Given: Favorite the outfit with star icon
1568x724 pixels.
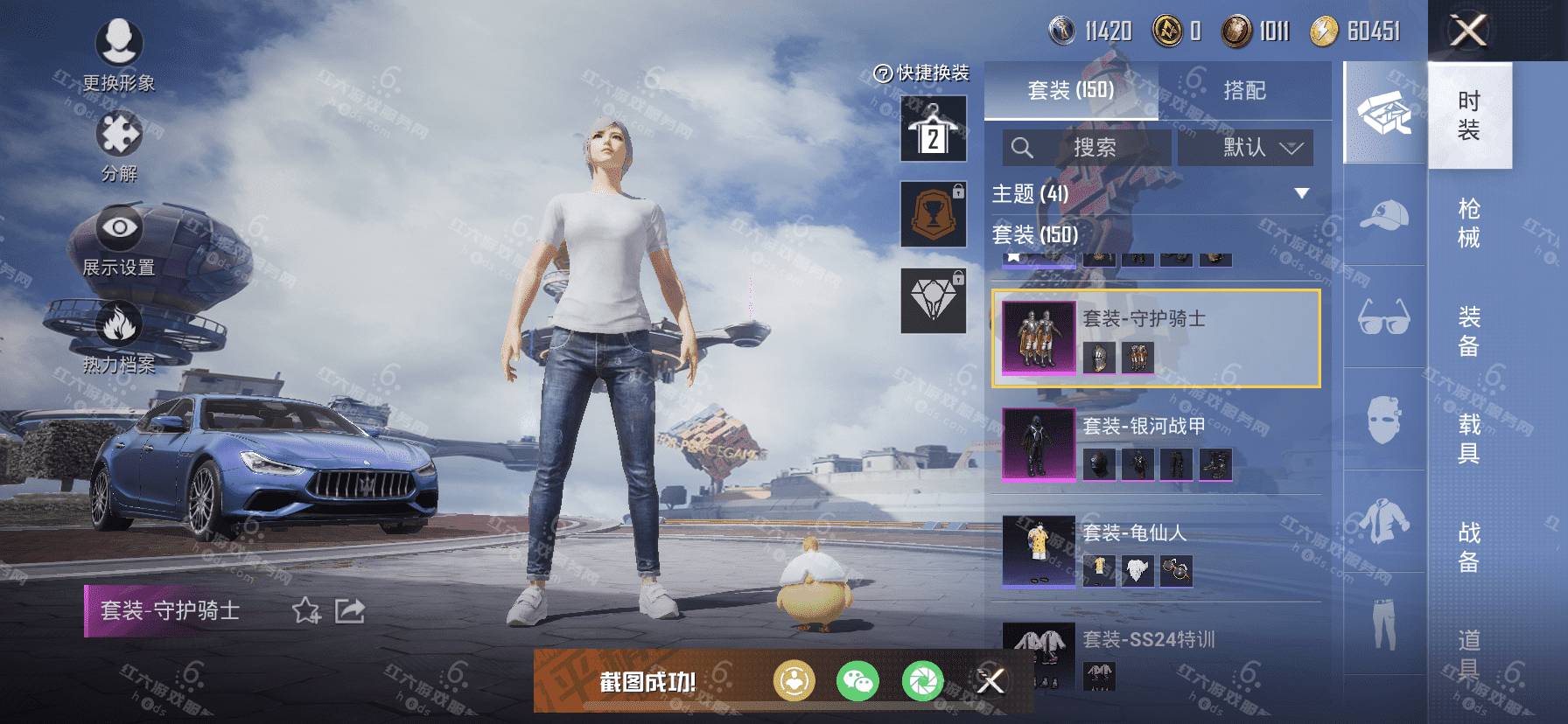Looking at the screenshot, I should (306, 610).
